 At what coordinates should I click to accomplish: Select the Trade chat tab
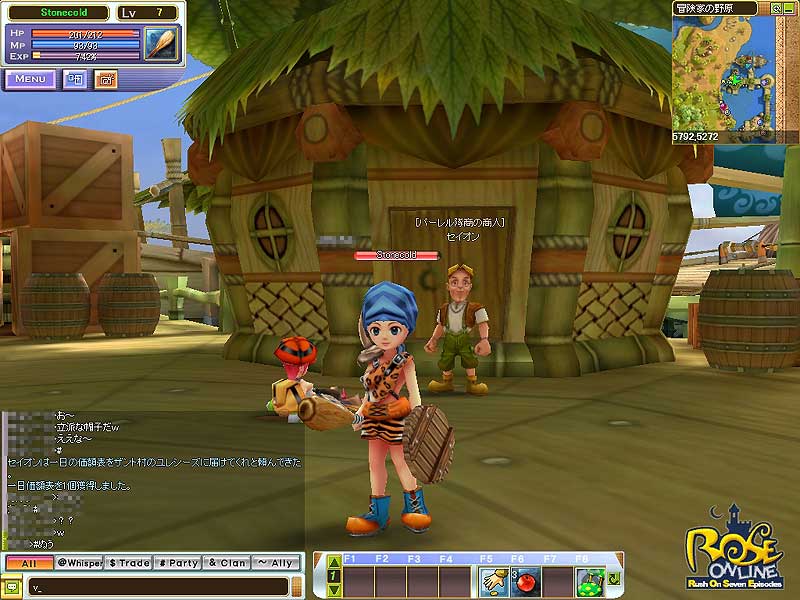[x=128, y=563]
